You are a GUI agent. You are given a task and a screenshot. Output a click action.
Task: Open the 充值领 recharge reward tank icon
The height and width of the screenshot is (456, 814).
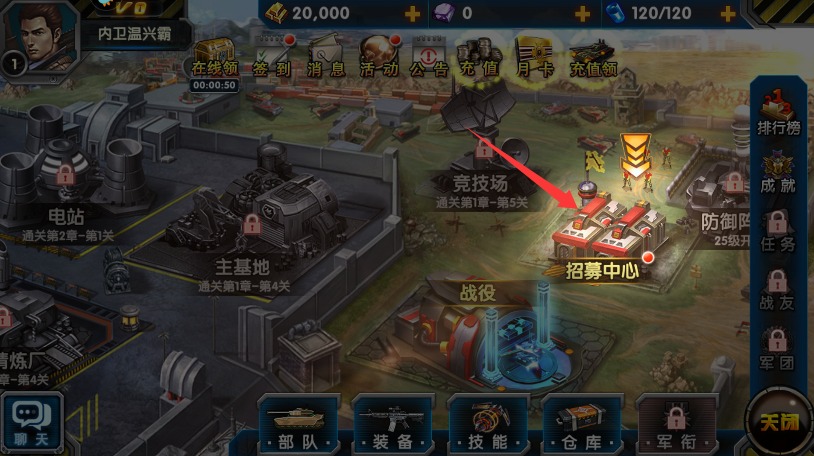pyautogui.click(x=593, y=57)
